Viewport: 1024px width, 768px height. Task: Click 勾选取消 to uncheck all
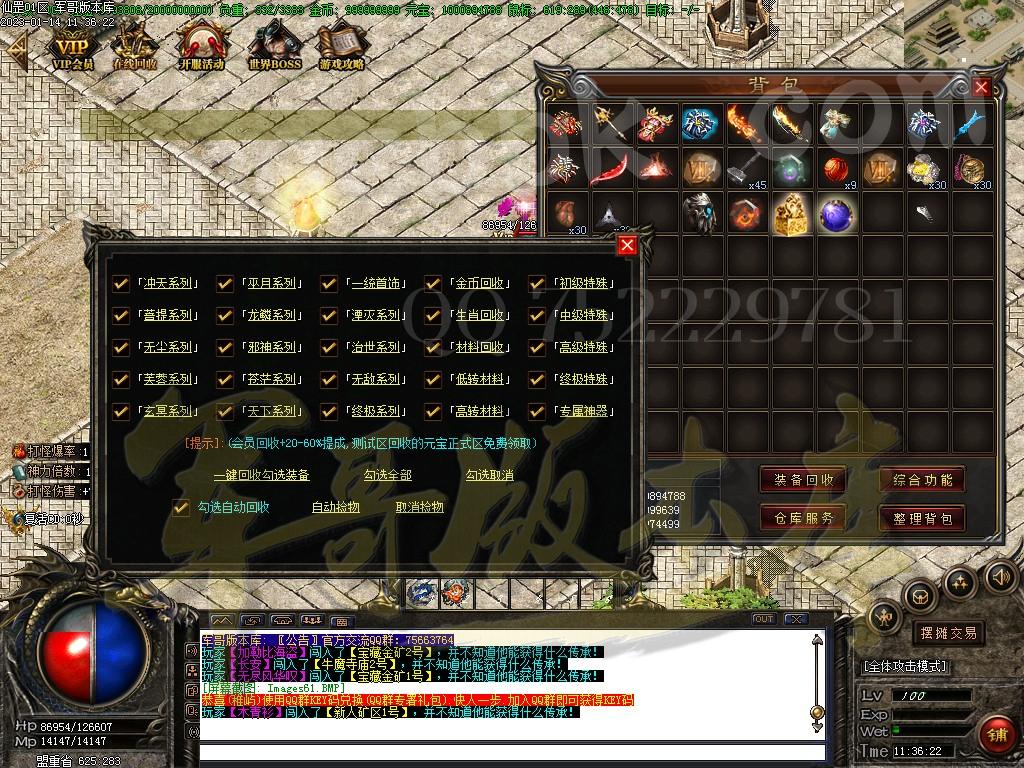pyautogui.click(x=489, y=476)
